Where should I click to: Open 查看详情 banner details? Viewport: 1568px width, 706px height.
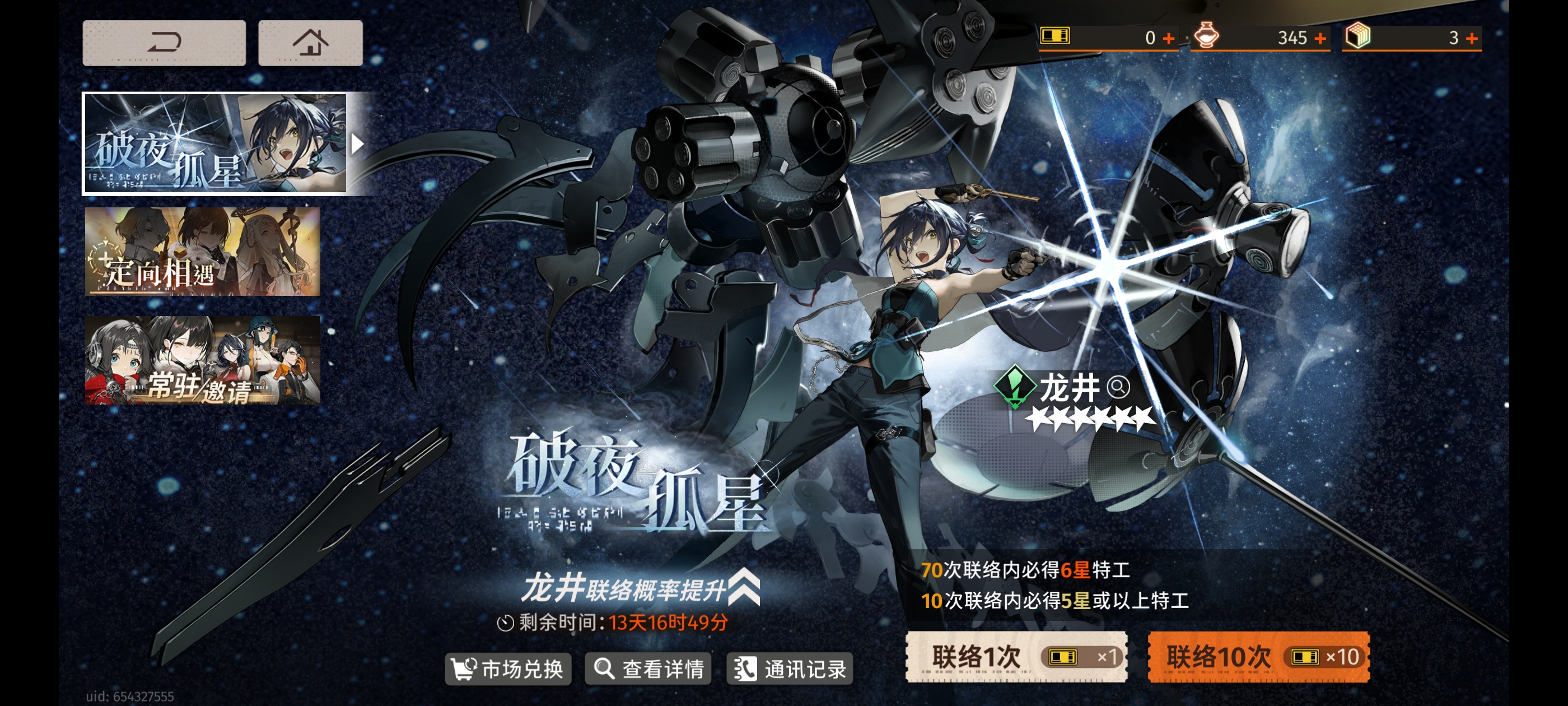pyautogui.click(x=648, y=669)
